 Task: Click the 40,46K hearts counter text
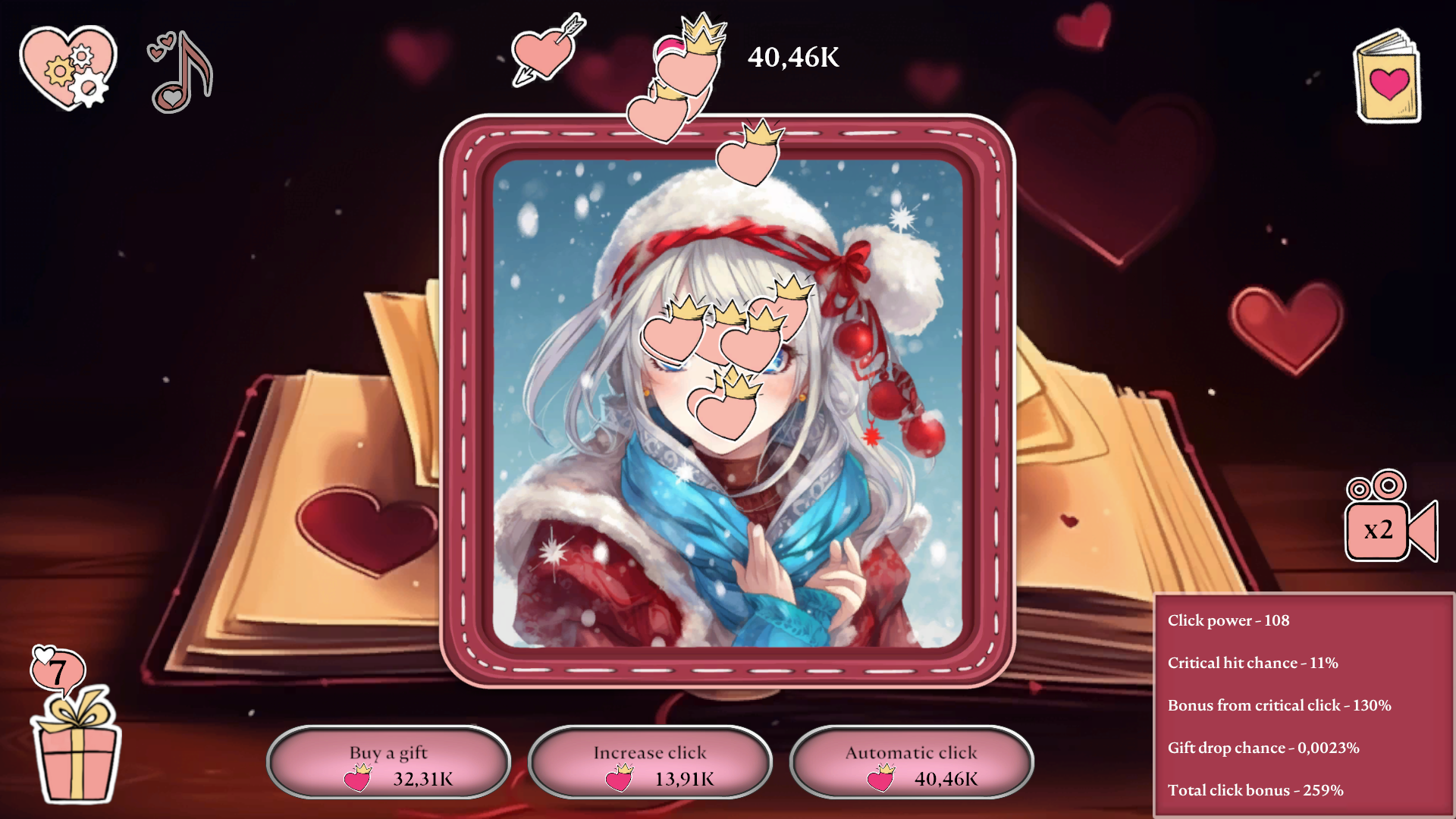(793, 55)
